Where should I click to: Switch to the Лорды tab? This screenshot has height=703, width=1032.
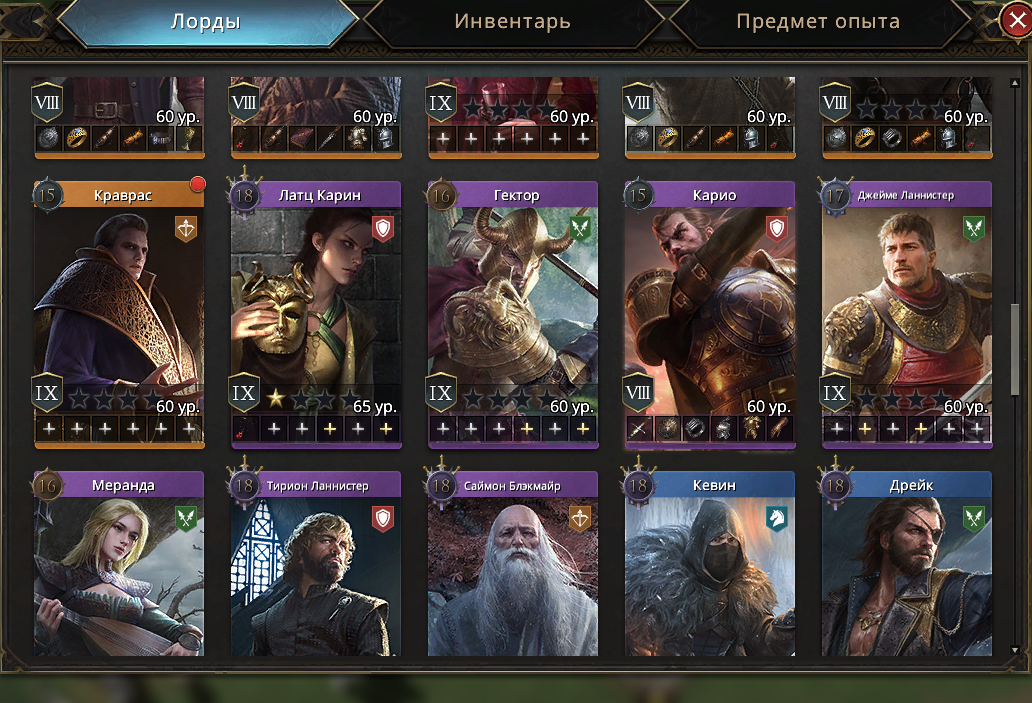(x=205, y=22)
